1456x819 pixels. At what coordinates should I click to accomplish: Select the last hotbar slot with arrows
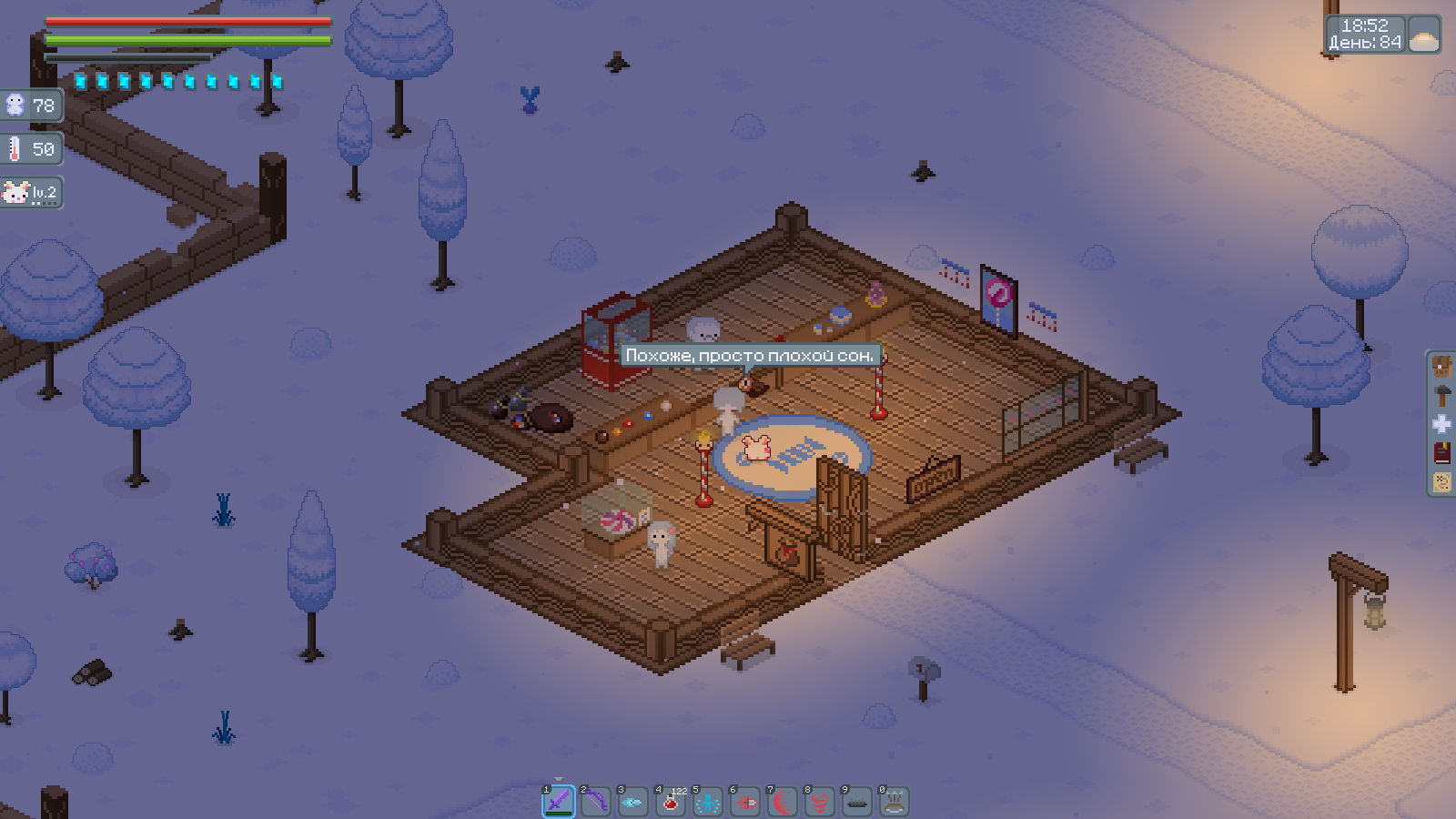point(895,802)
